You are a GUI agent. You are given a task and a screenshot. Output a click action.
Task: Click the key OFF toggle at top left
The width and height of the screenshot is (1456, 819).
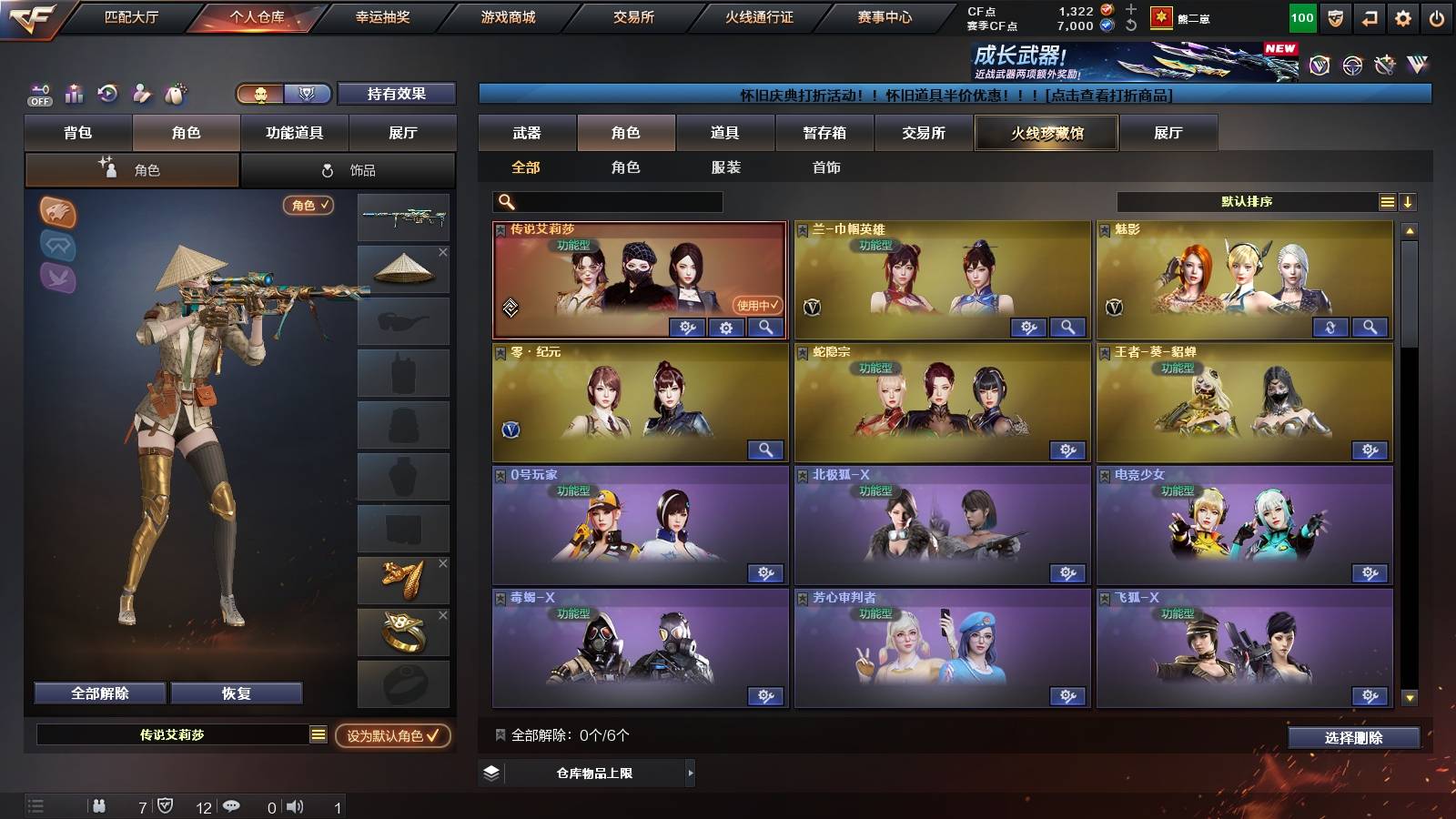tap(38, 94)
